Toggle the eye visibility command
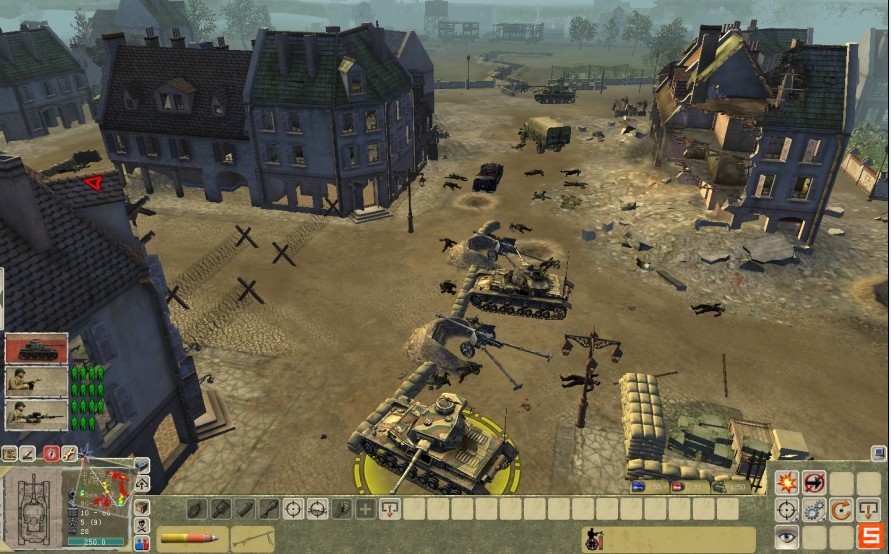The image size is (891, 554). (x=788, y=537)
